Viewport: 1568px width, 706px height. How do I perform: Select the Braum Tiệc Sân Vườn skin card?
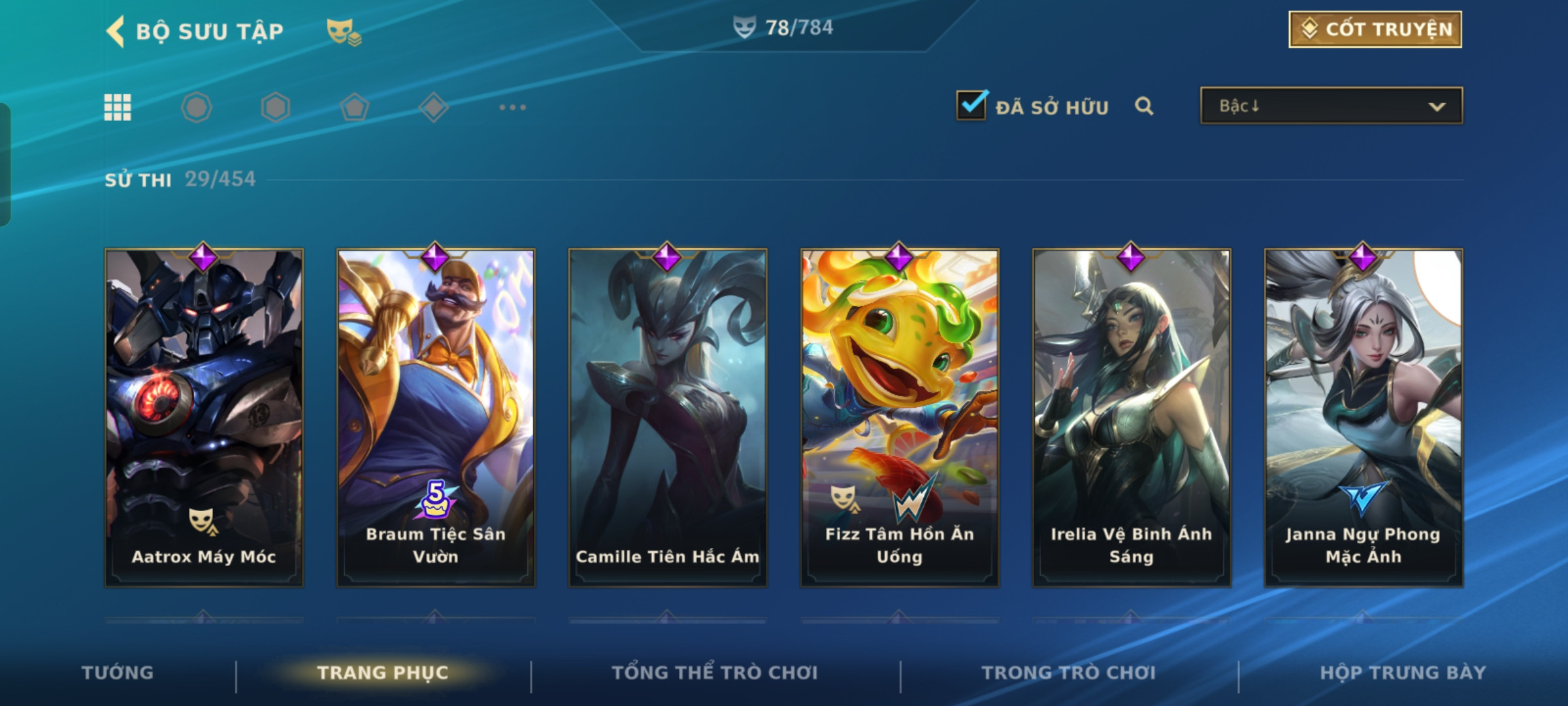pos(436,417)
